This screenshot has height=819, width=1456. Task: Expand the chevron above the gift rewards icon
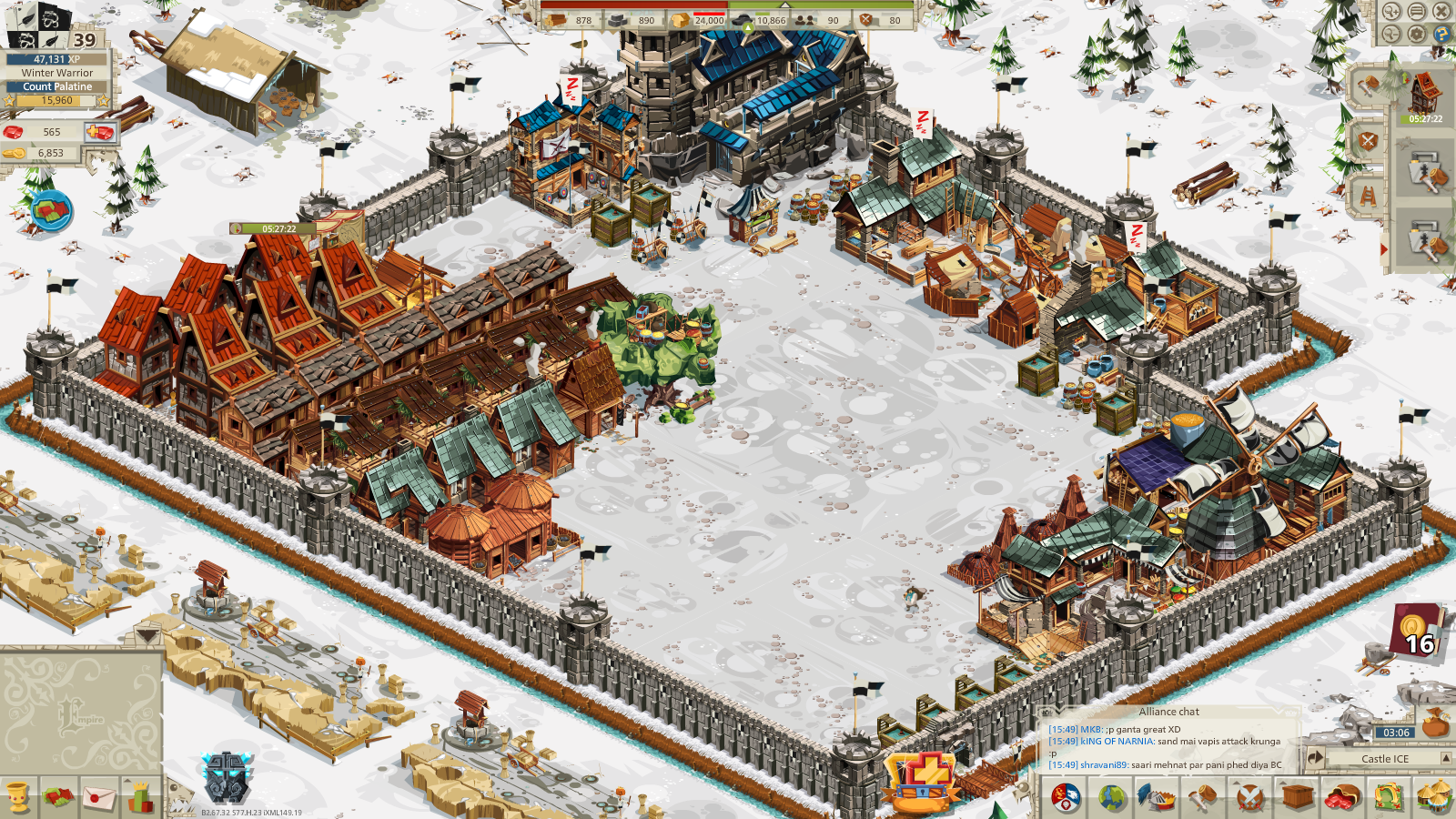127,781
